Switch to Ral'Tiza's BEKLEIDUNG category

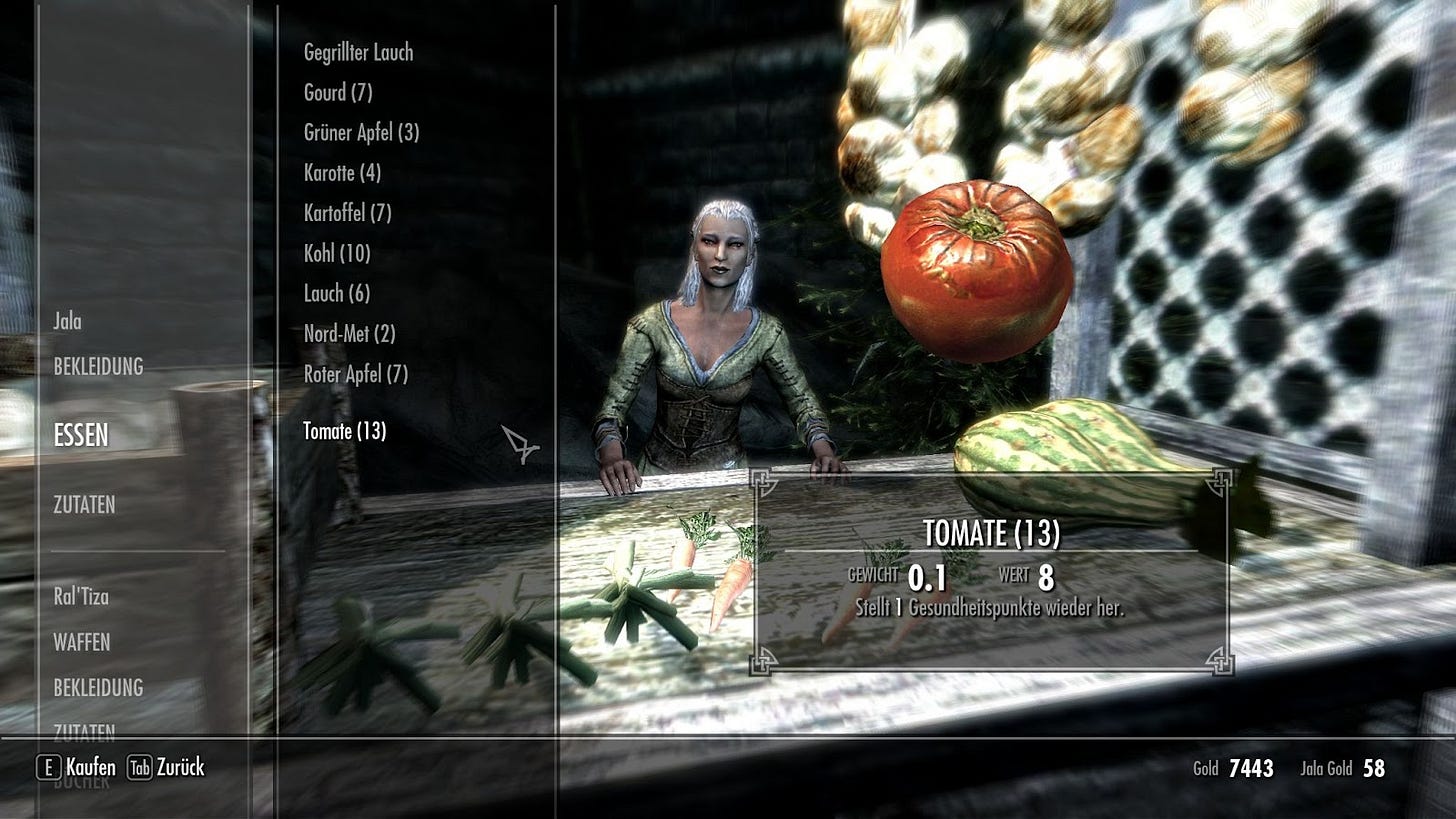pyautogui.click(x=98, y=688)
